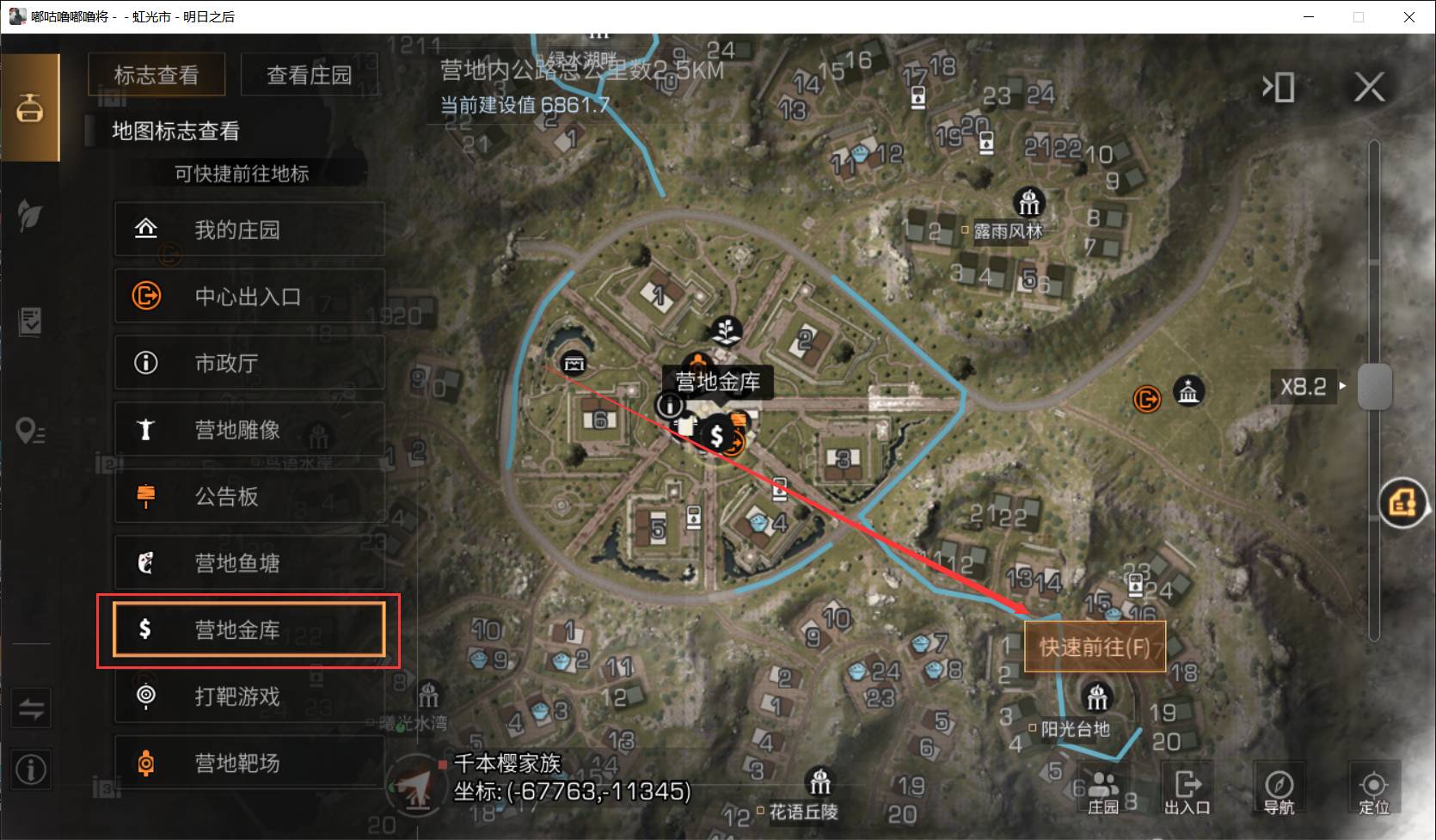
Task: Switch to the 标志查看 tab
Action: coord(156,75)
